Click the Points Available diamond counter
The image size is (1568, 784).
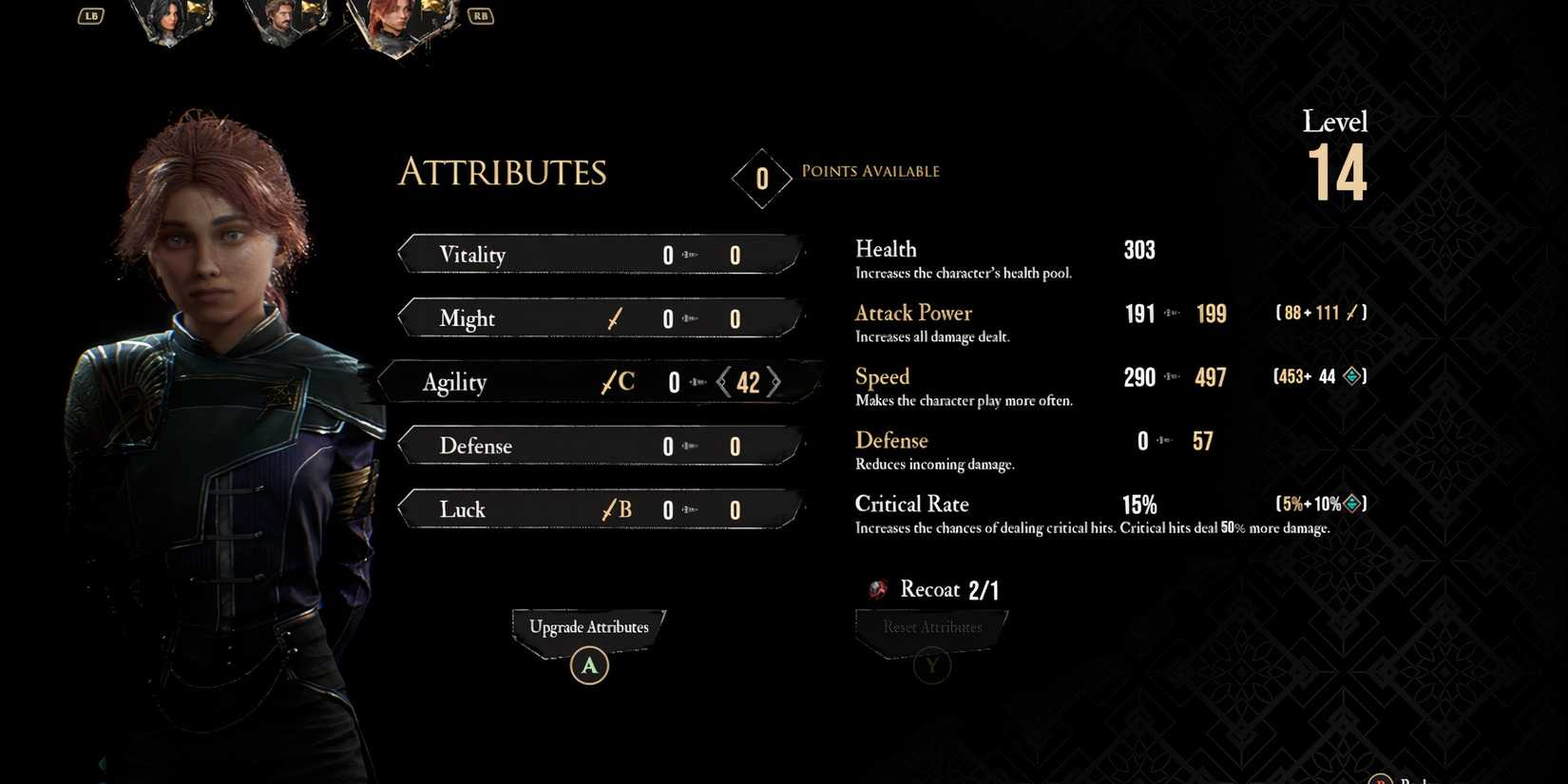(761, 178)
